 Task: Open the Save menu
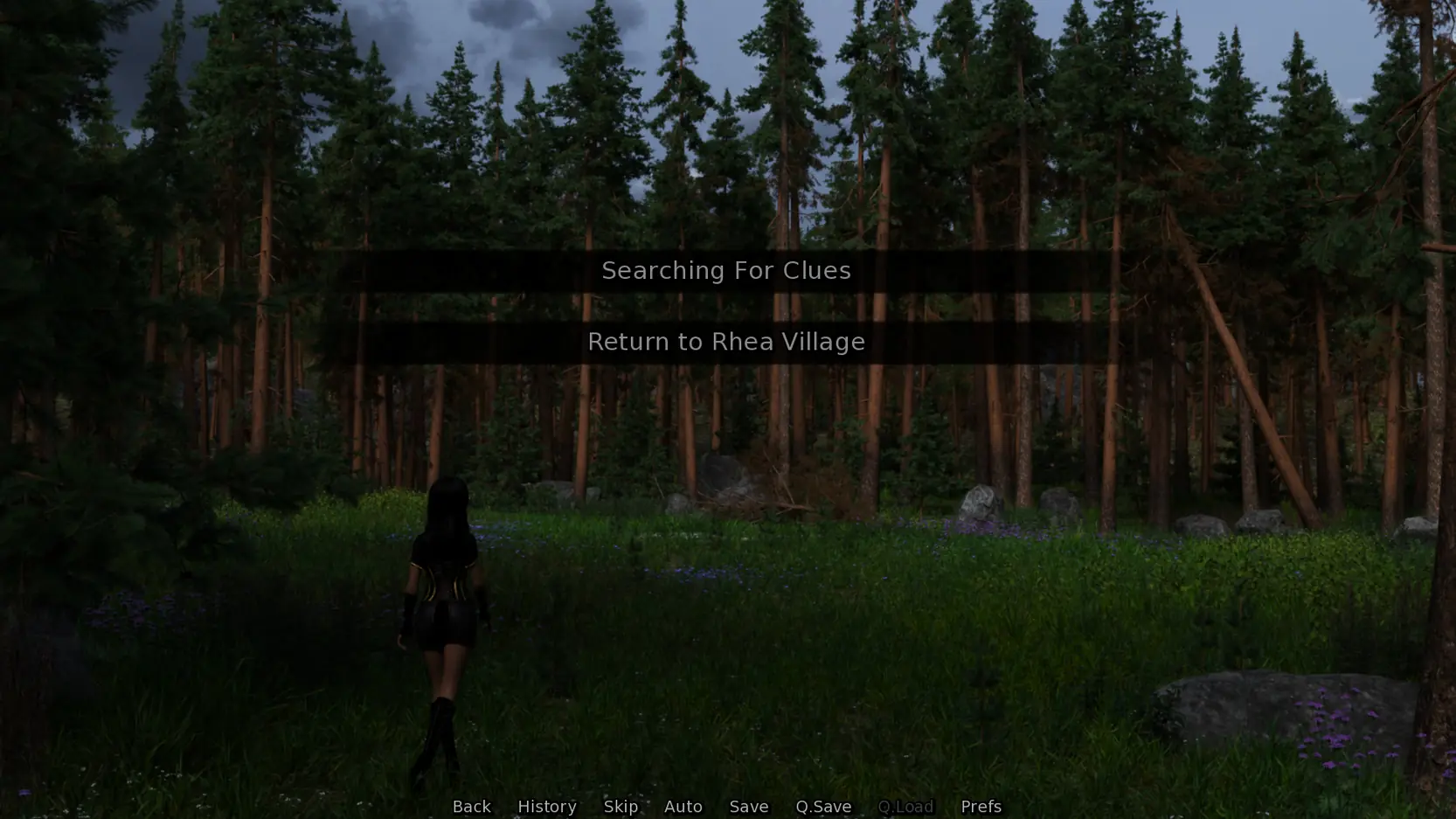click(x=749, y=806)
